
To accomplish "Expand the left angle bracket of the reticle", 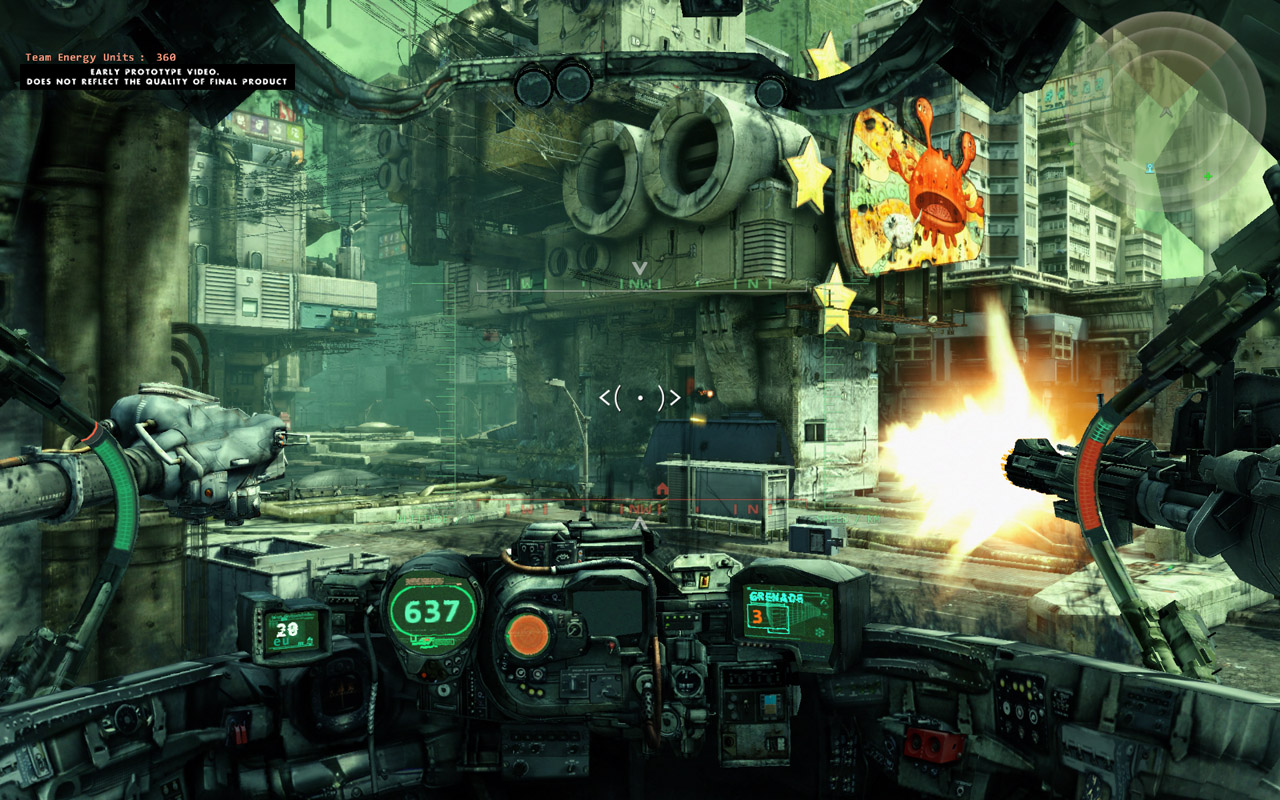I will [608, 398].
